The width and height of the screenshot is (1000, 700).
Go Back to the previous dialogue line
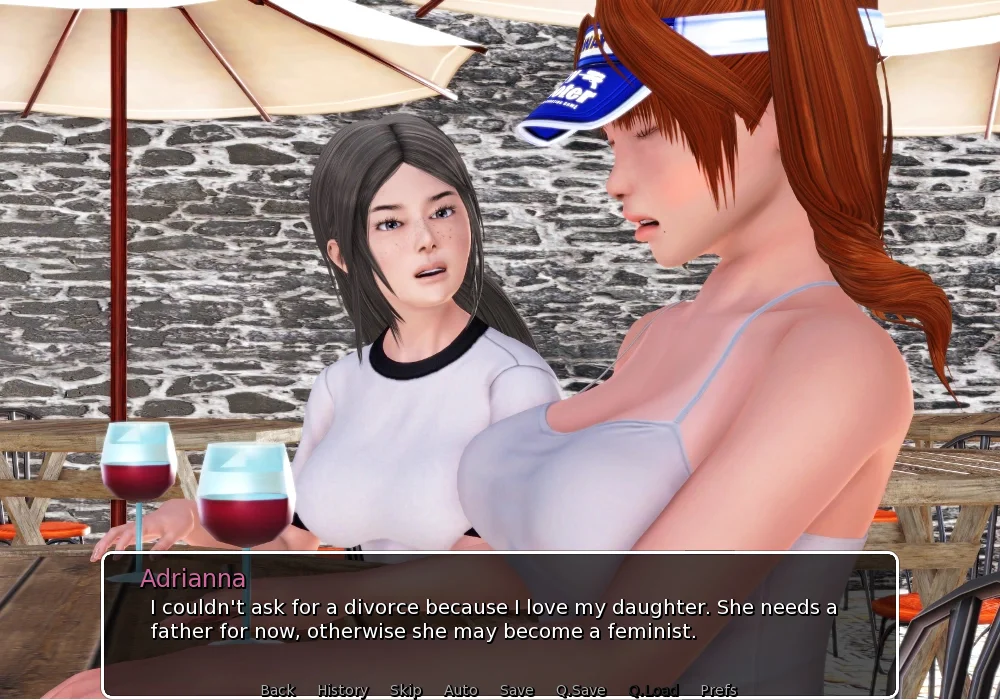tap(277, 690)
